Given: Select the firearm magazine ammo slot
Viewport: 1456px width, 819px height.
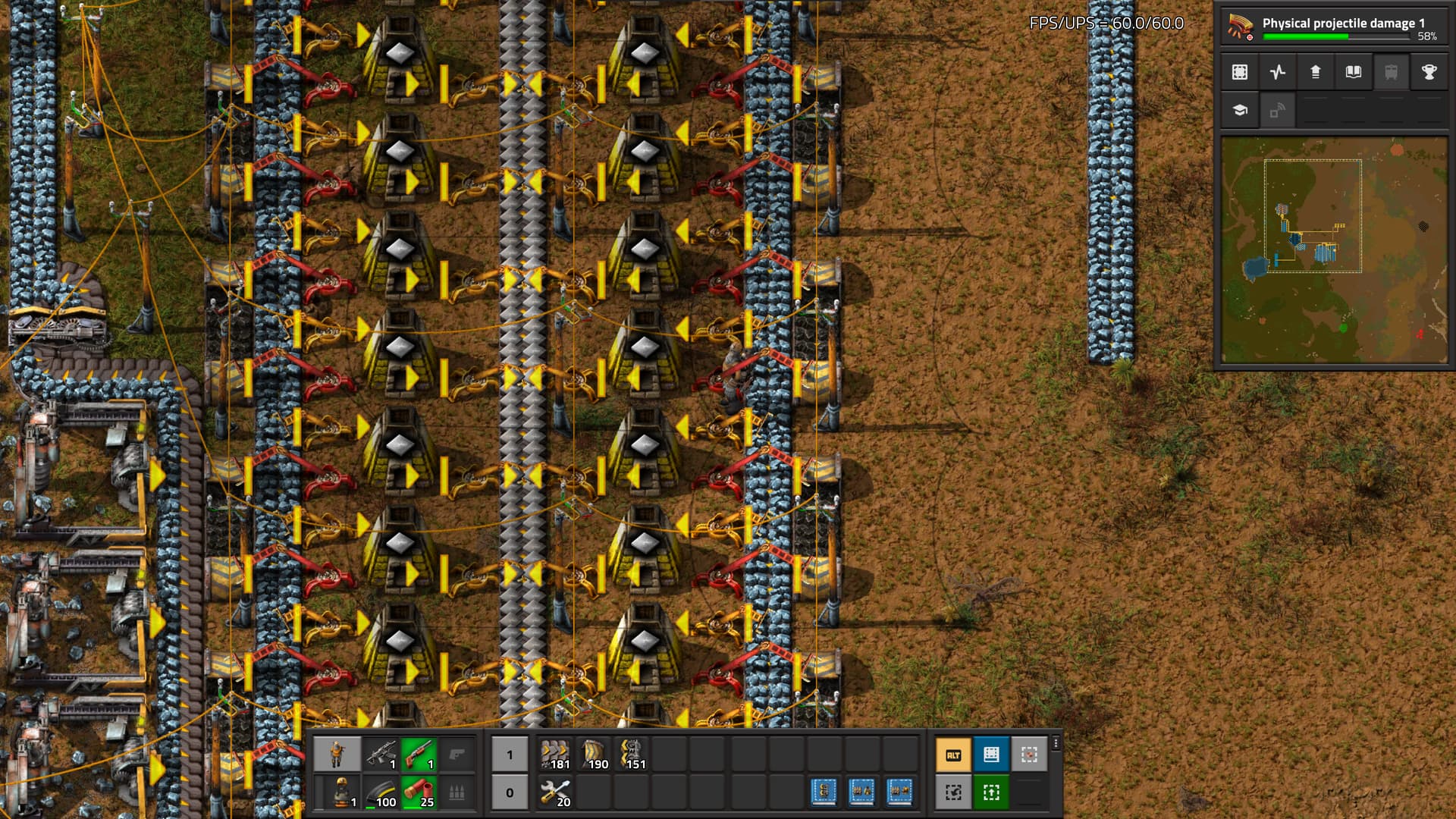Looking at the screenshot, I should coord(381,792).
